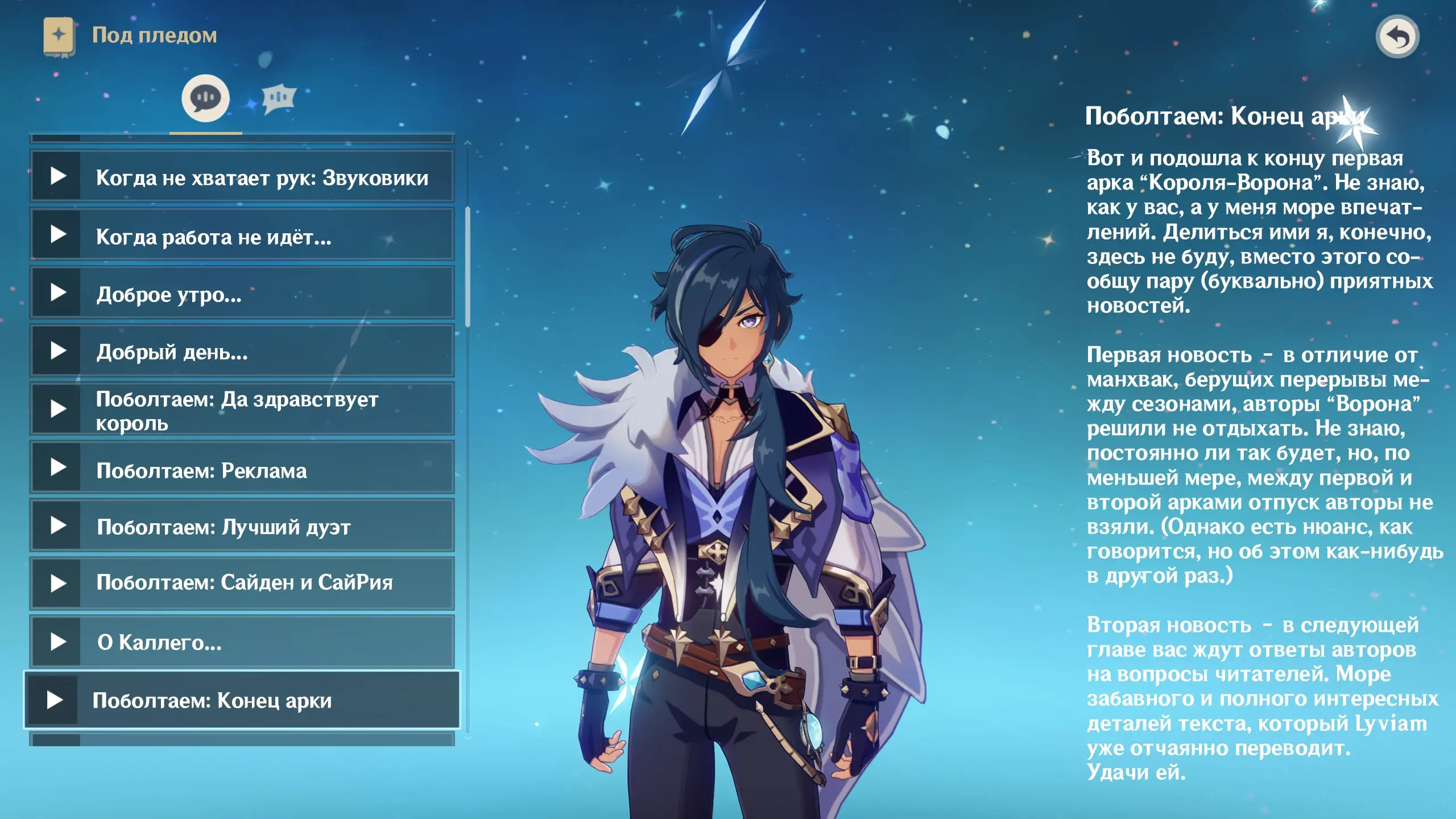The width and height of the screenshot is (1456, 819).
Task: Play "Когда не хватает рук: Звуковики"
Action: pos(242,176)
